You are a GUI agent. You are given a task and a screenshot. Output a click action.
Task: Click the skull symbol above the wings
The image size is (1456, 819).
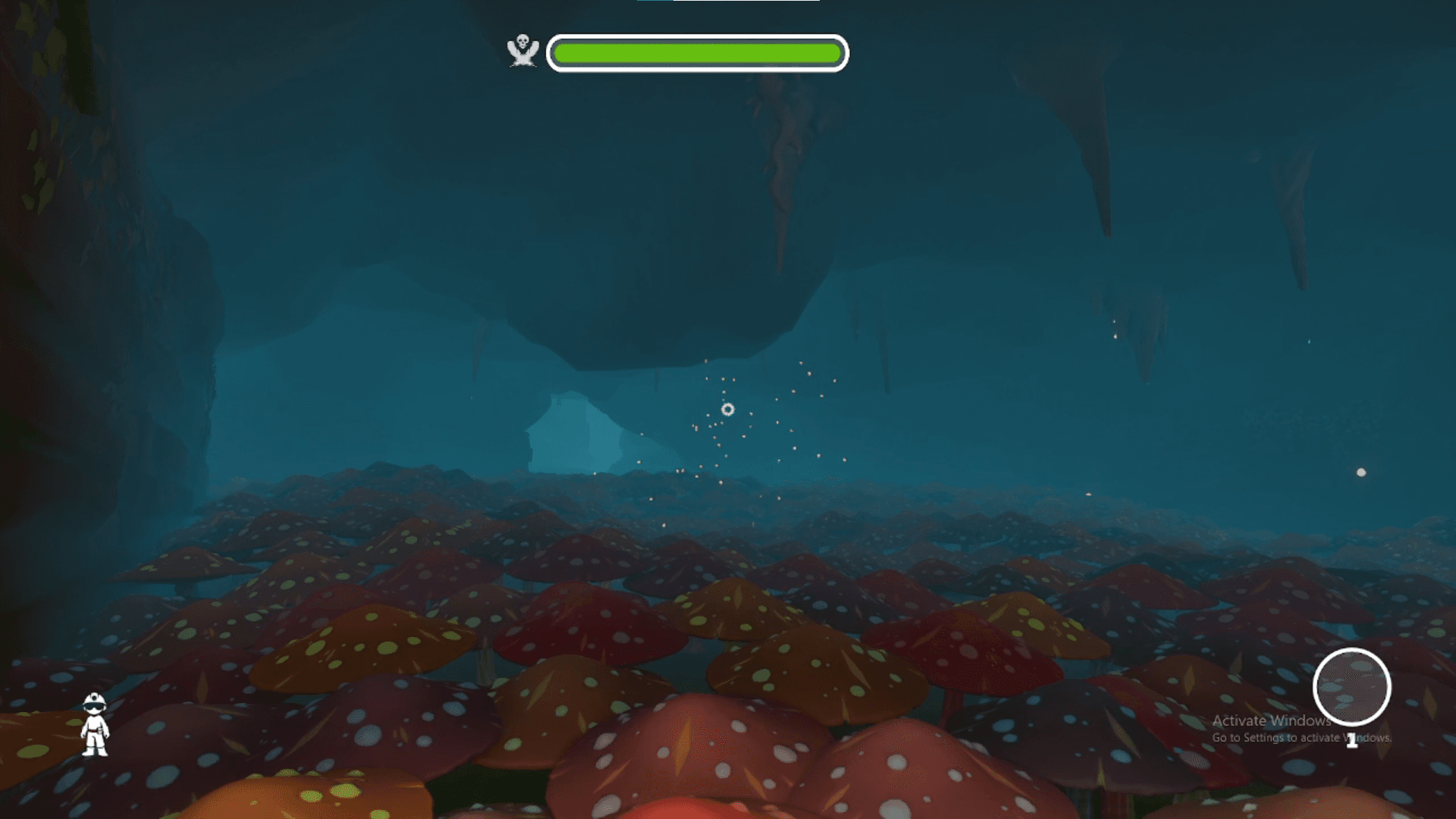coord(523,39)
